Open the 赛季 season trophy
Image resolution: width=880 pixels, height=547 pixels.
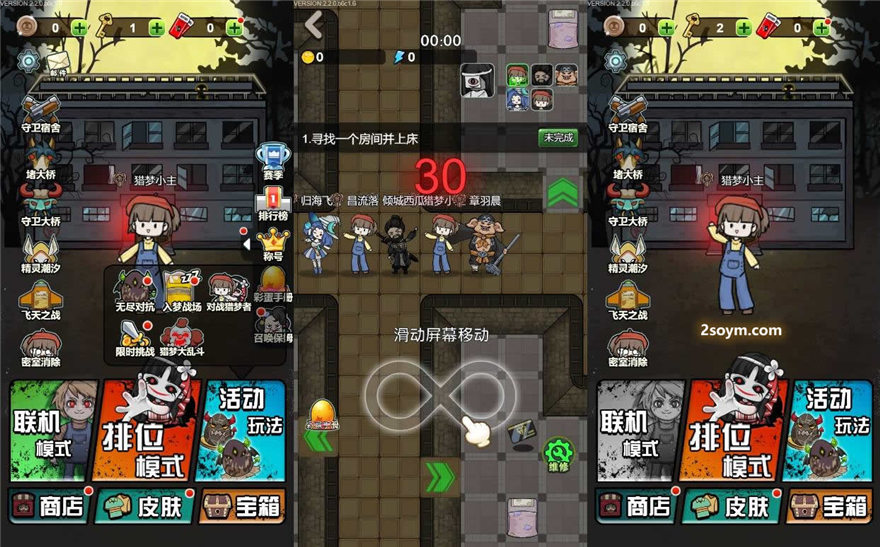tap(271, 159)
